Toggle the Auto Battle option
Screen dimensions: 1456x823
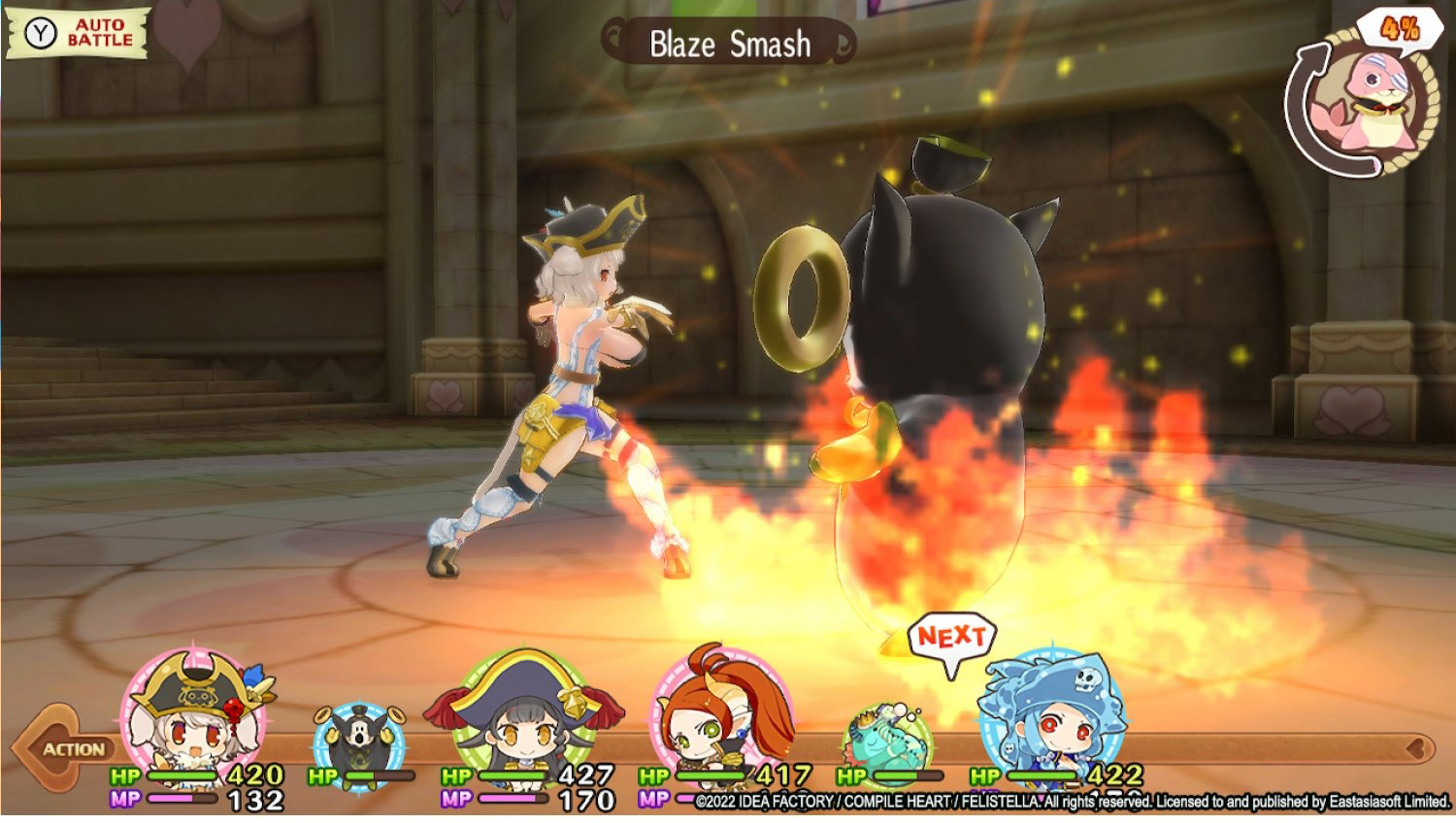click(x=78, y=33)
